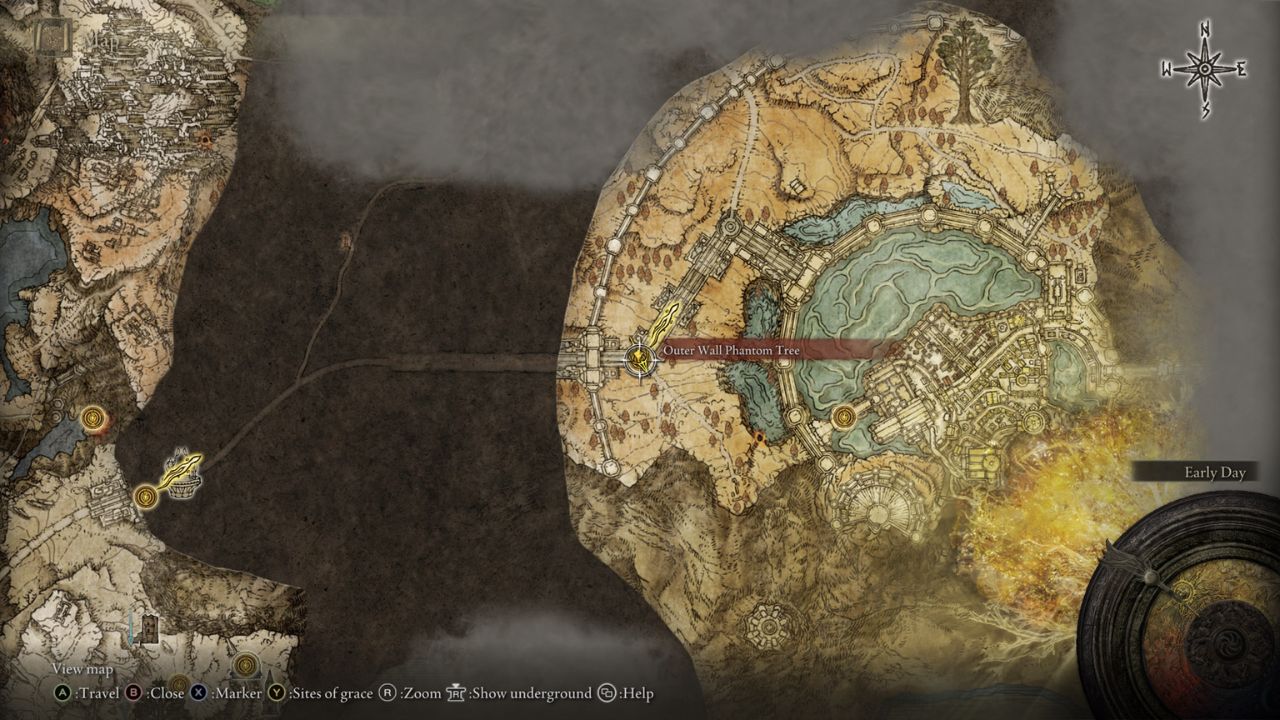
Task: Click the Map header icon
Action: point(48,37)
